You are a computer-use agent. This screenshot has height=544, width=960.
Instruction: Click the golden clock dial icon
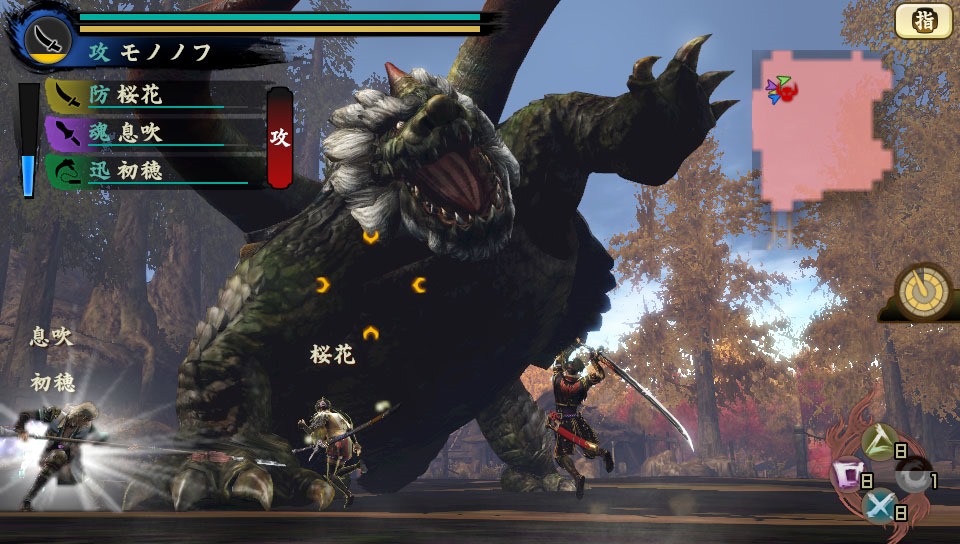921,290
